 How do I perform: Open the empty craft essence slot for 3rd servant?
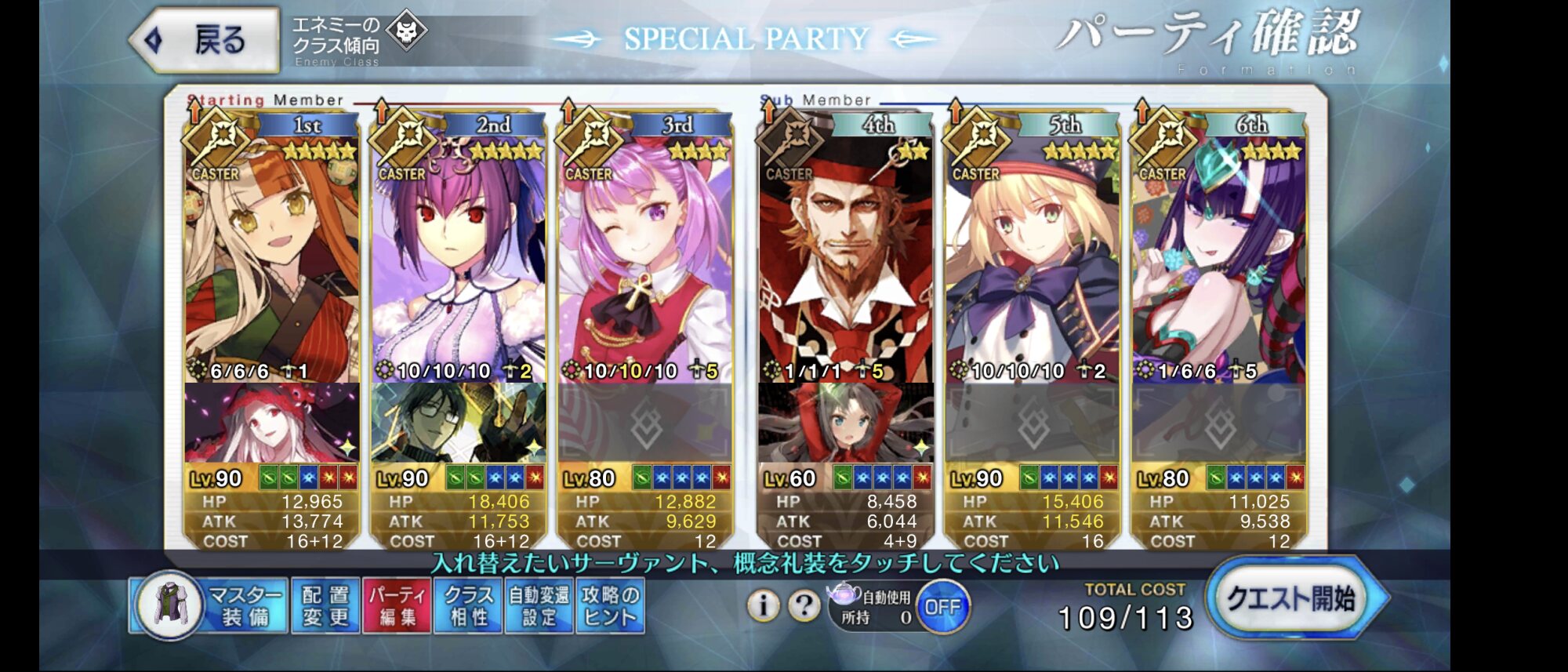[x=645, y=423]
